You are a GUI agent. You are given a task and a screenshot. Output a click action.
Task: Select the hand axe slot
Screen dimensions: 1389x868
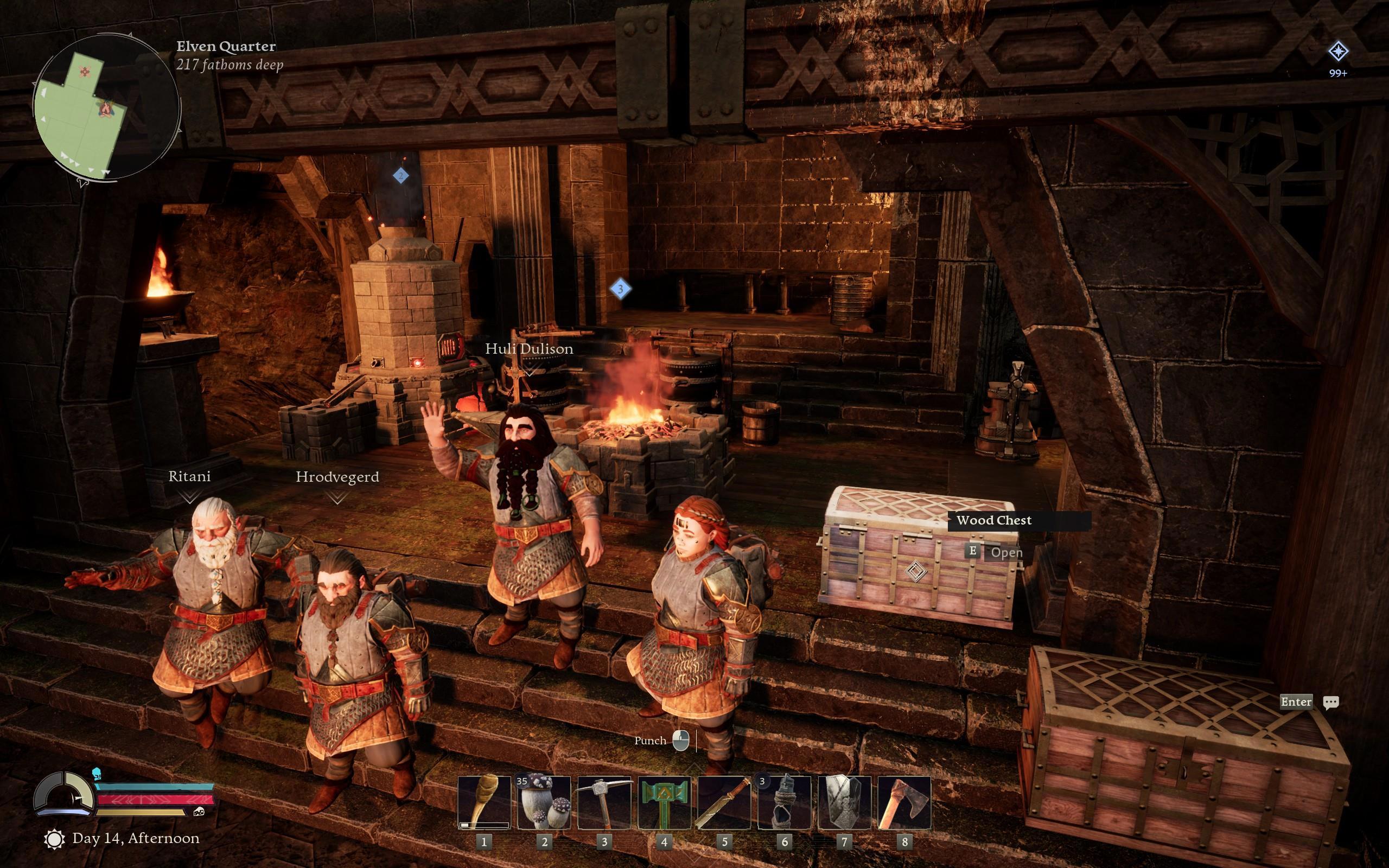click(x=904, y=802)
